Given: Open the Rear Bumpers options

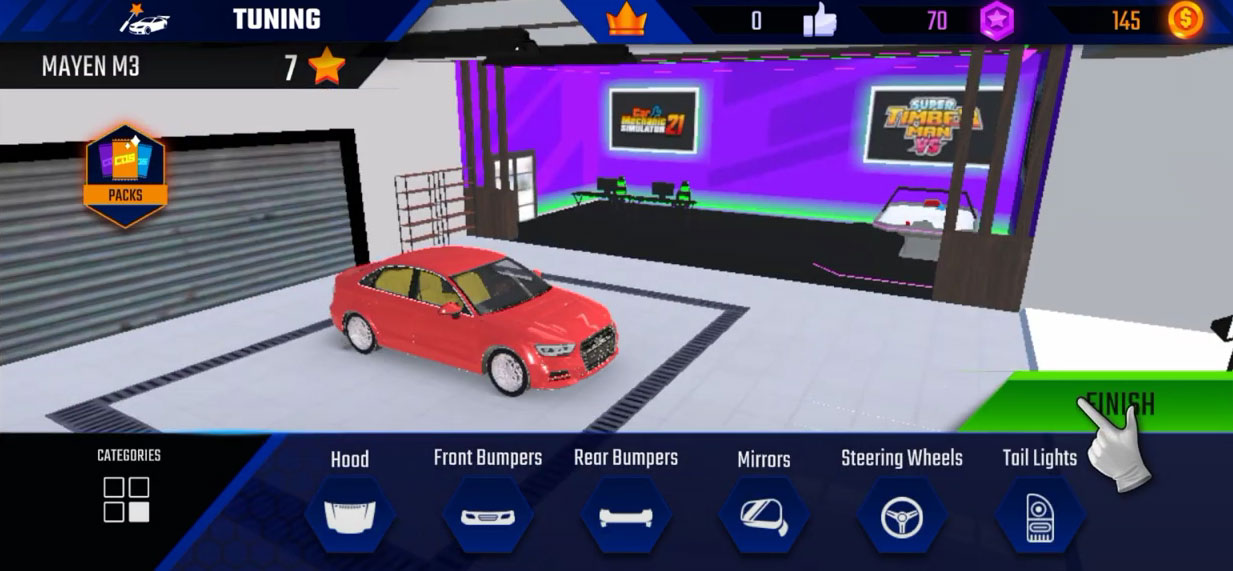Looking at the screenshot, I should 626,515.
